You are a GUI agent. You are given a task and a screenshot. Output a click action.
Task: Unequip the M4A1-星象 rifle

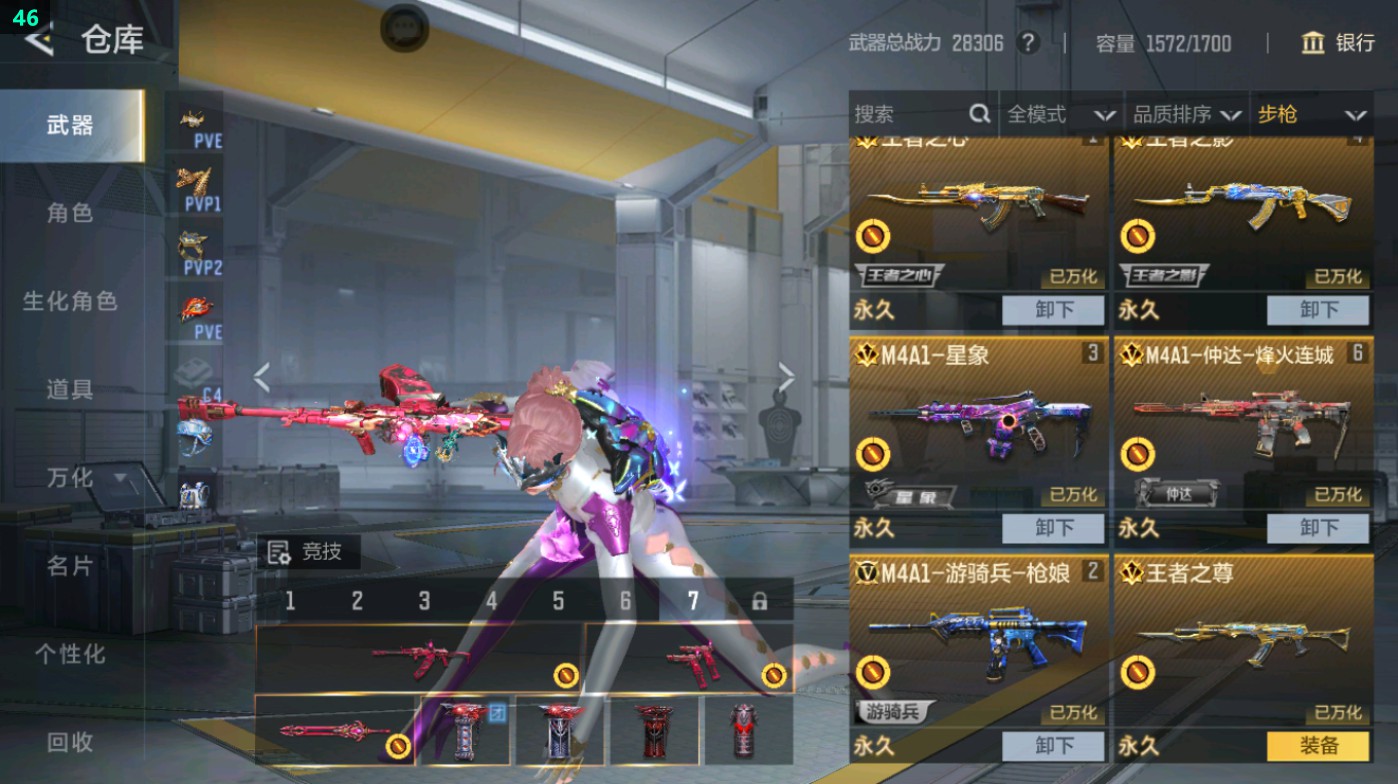[1053, 528]
